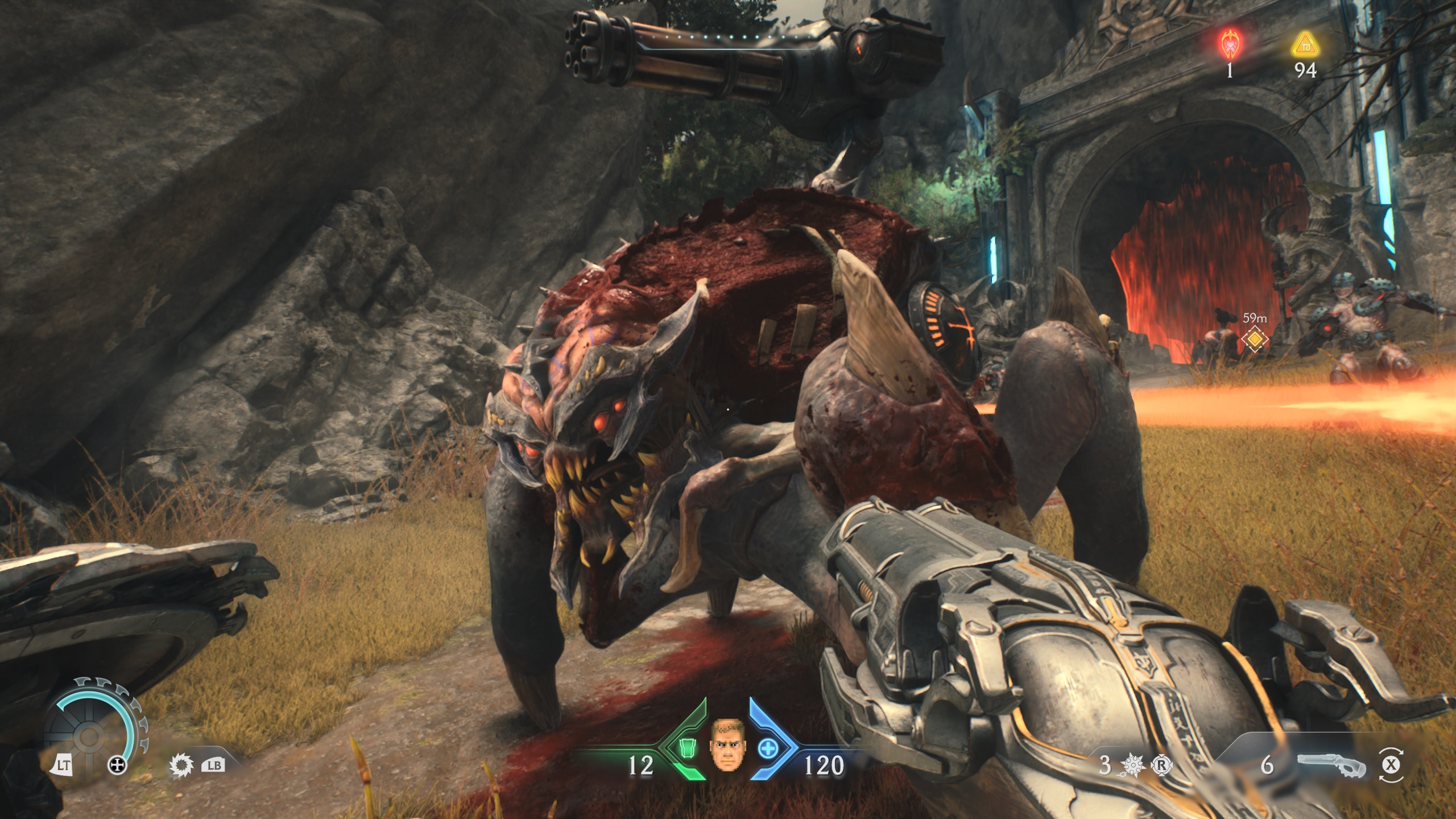
Task: Select the yellow diamond objective marker
Action: pos(1255,340)
